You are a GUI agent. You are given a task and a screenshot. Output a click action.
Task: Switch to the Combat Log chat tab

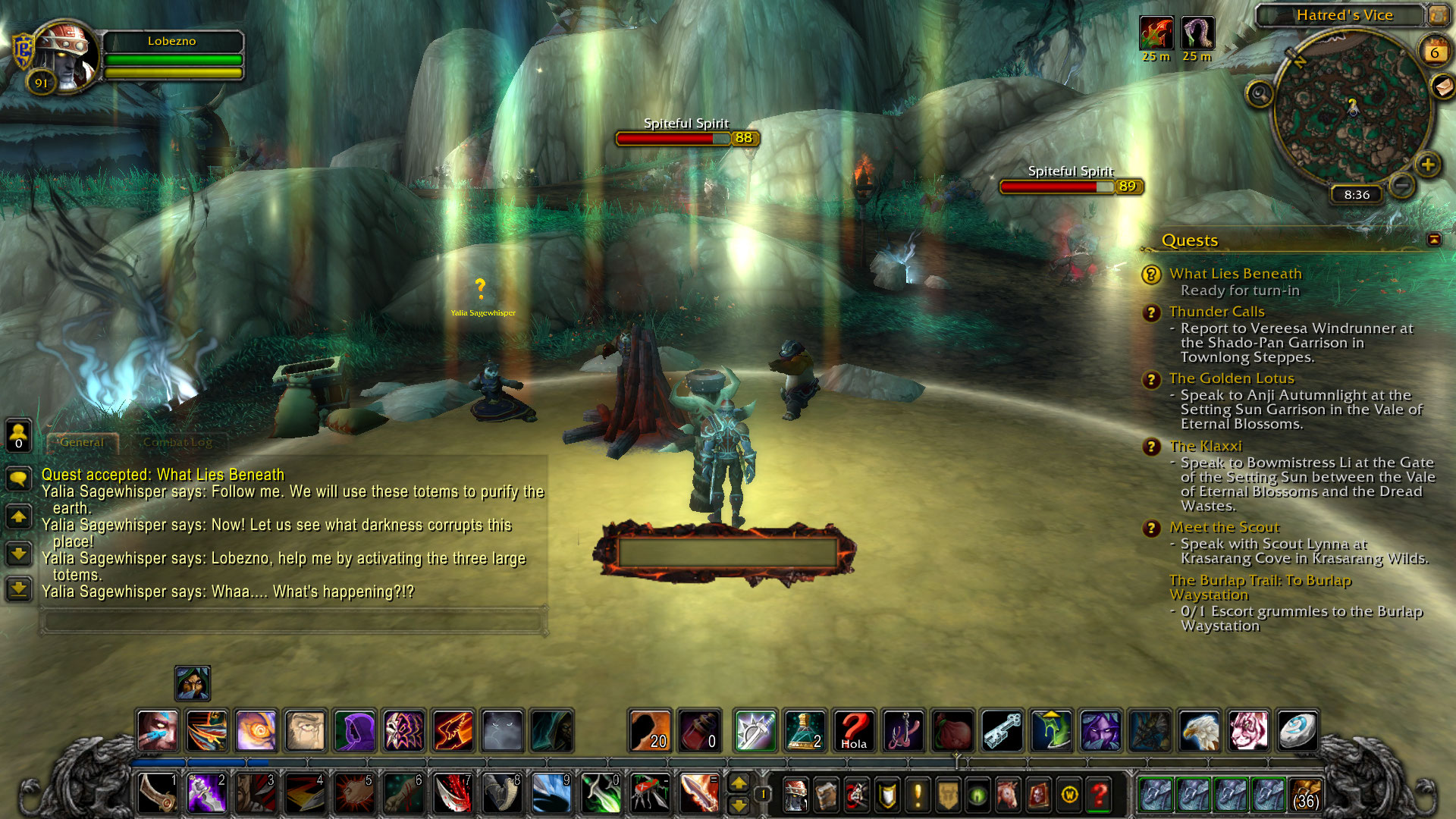tap(177, 442)
